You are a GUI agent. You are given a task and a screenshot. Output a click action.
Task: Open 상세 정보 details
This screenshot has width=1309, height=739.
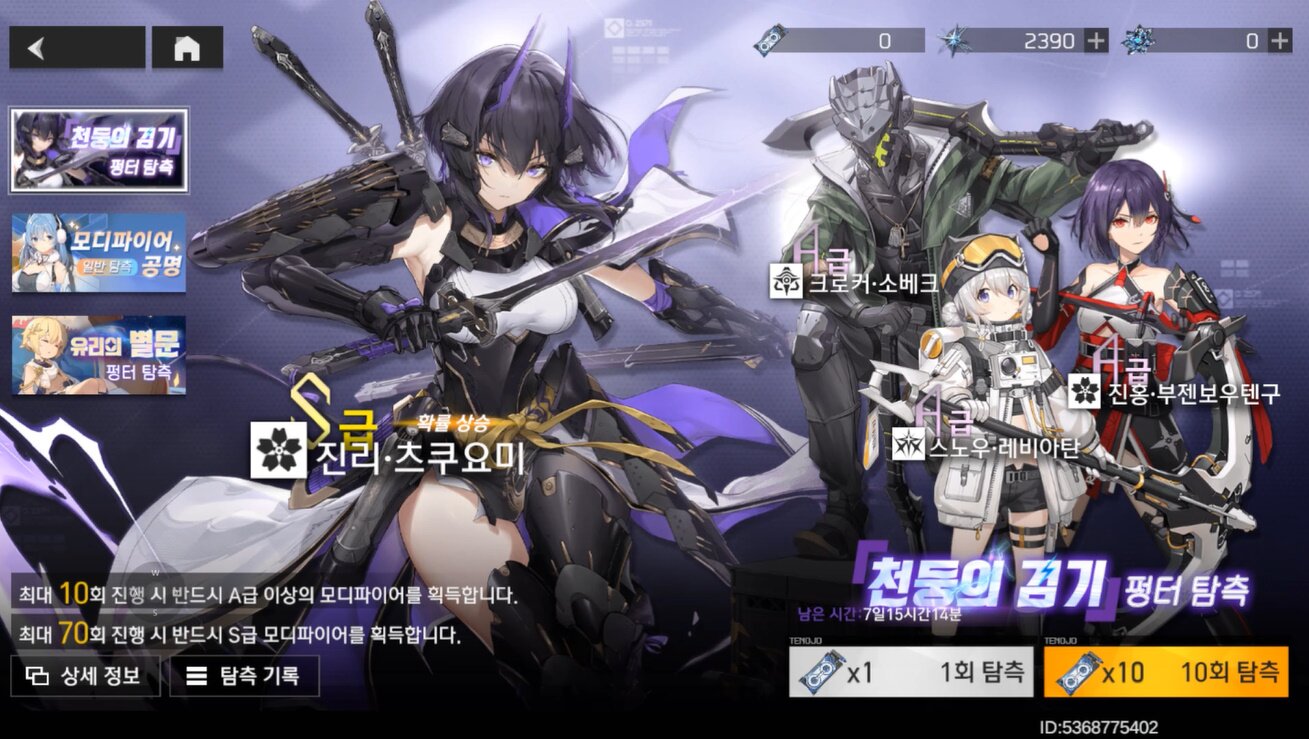[85, 676]
